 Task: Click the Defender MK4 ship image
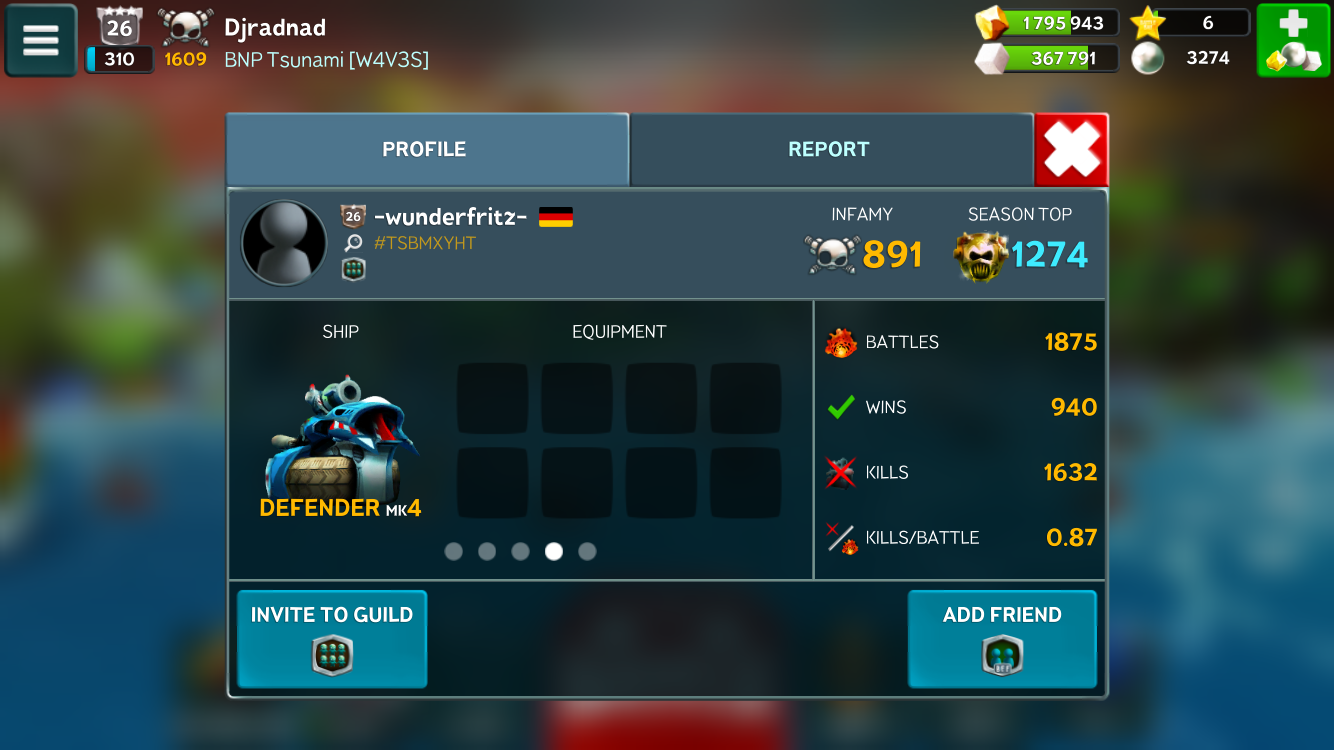(x=340, y=436)
